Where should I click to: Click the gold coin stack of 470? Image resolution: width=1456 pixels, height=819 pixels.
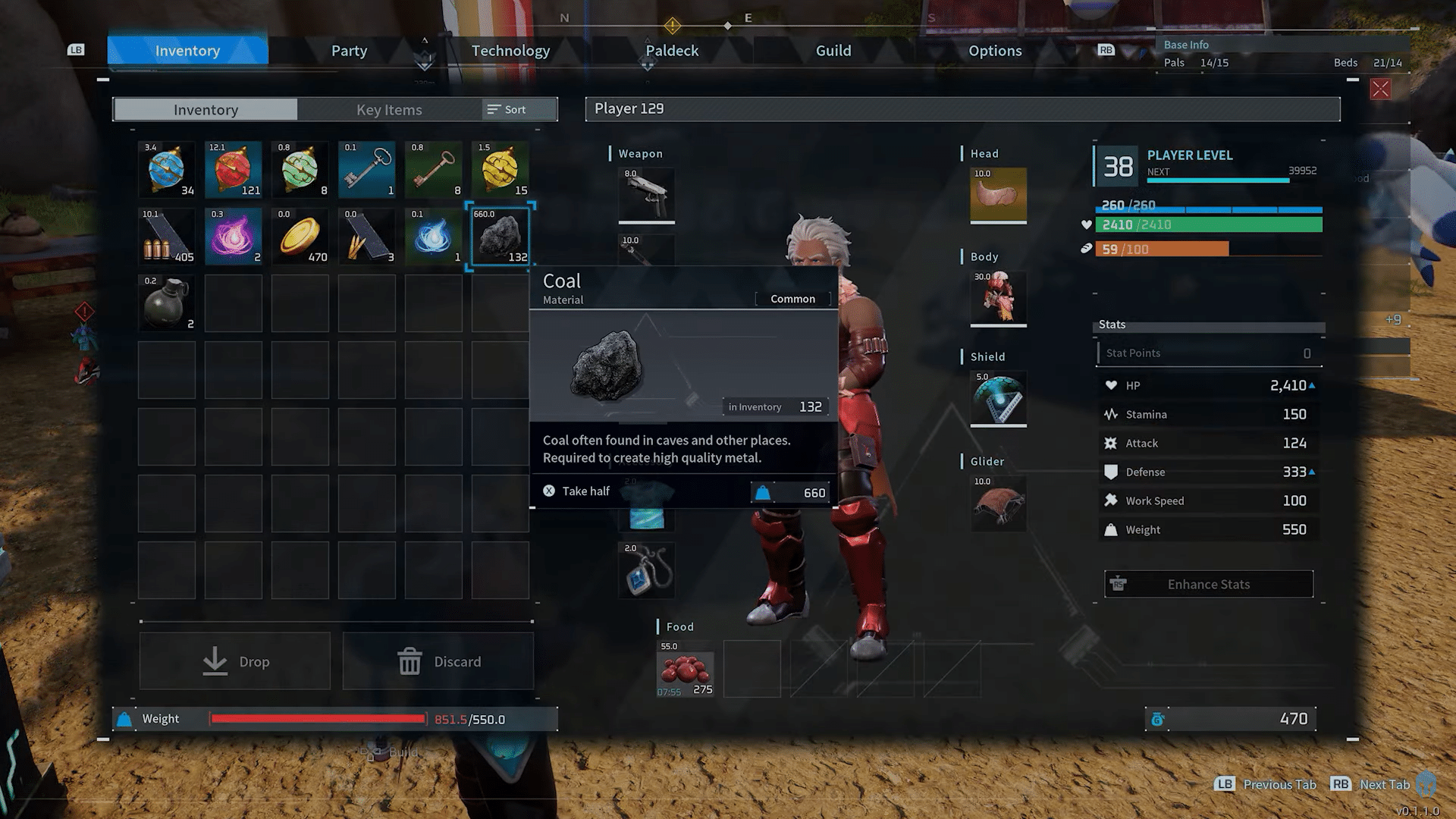tap(300, 236)
